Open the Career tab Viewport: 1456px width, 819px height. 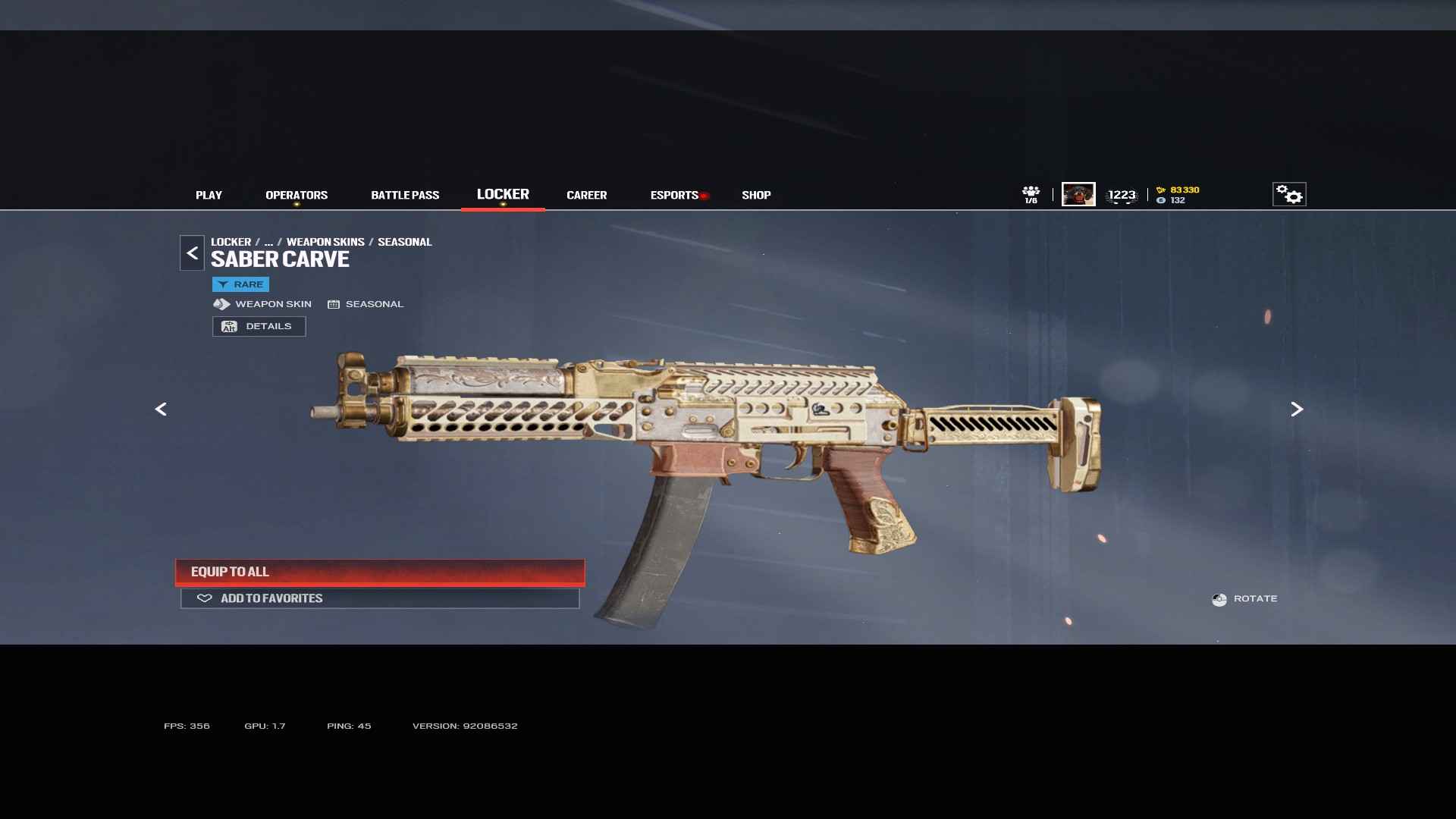click(x=586, y=195)
